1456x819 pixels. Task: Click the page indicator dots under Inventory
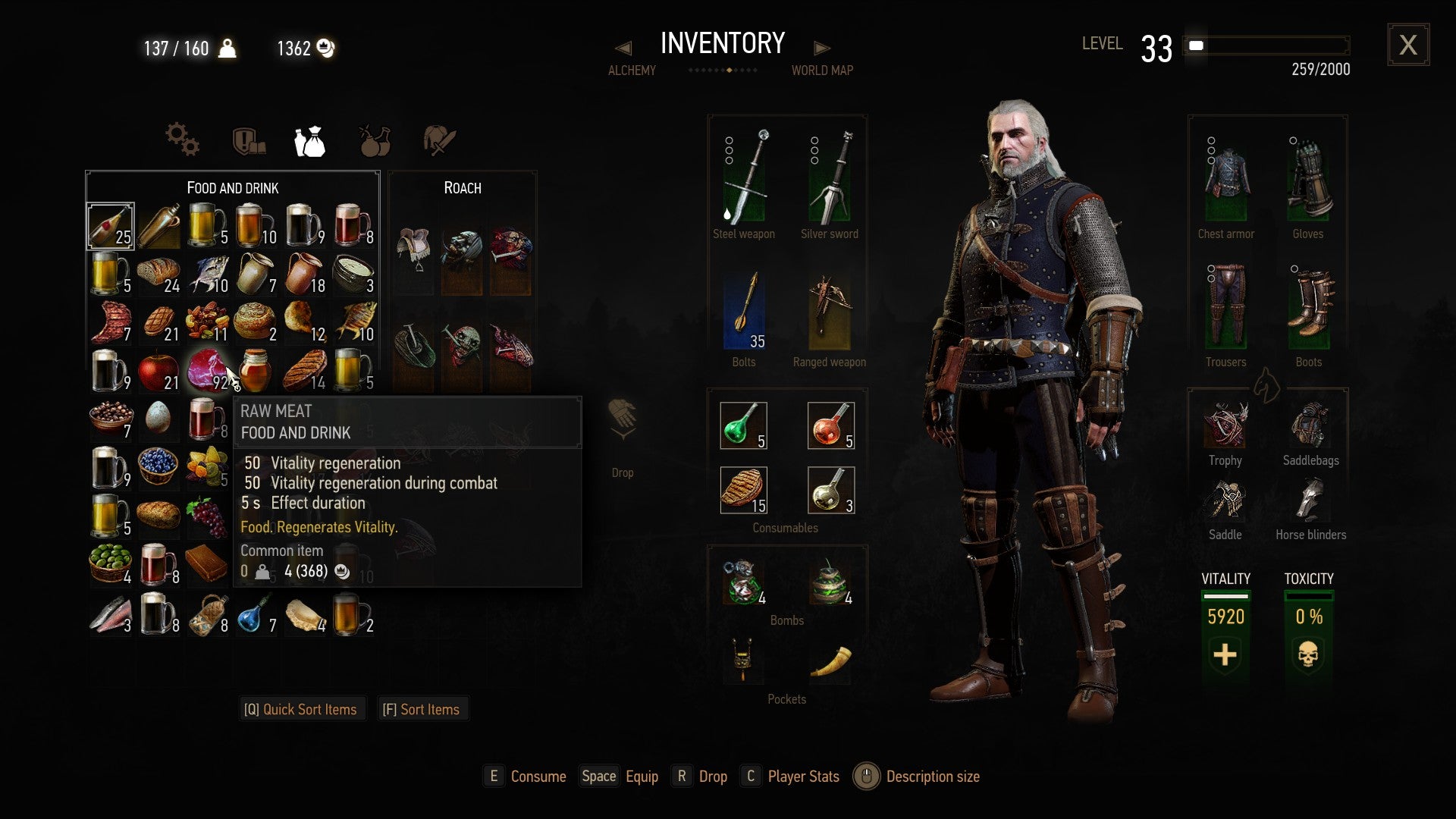tap(723, 70)
